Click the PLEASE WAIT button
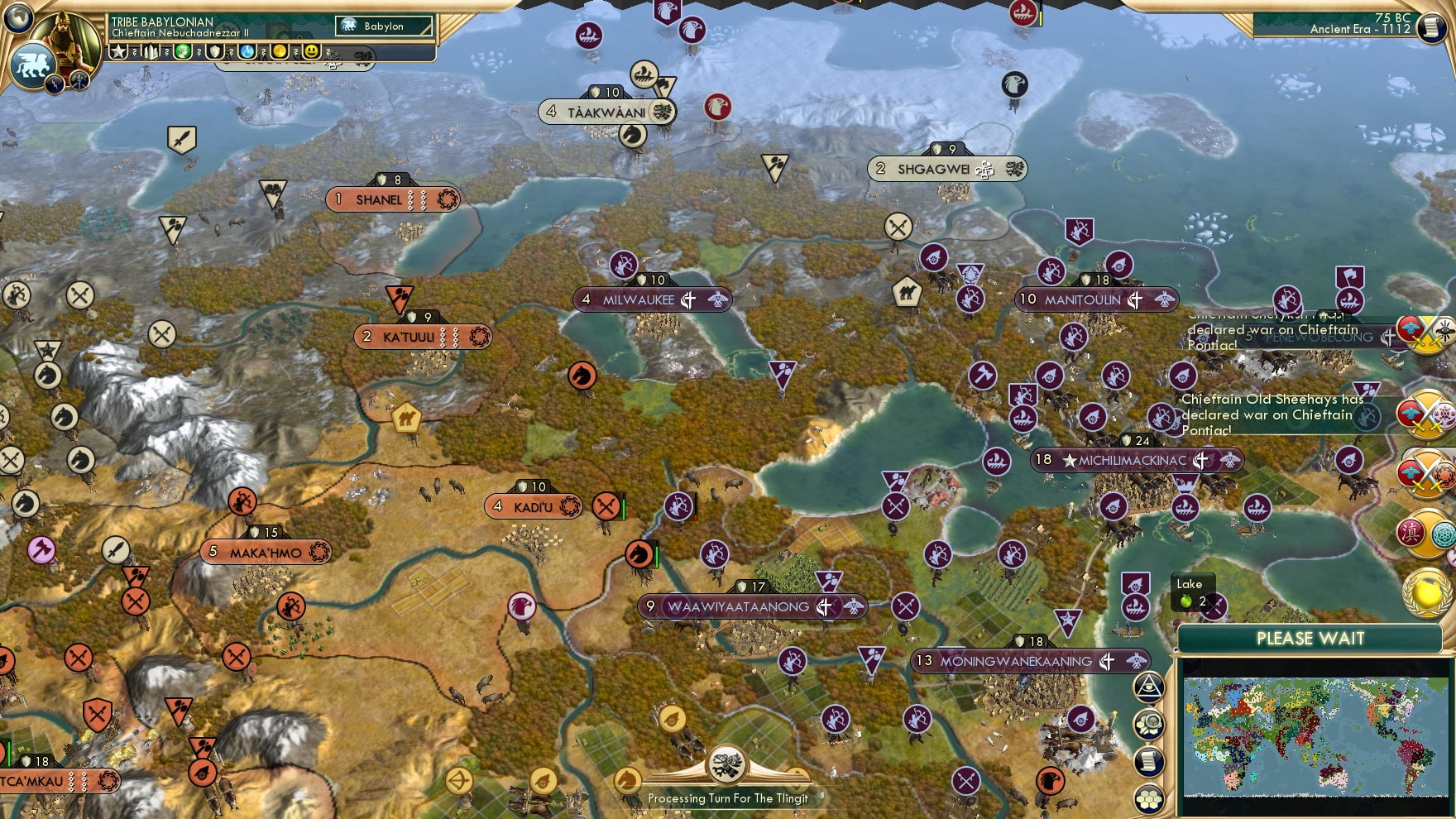The image size is (1456, 819). click(x=1310, y=638)
